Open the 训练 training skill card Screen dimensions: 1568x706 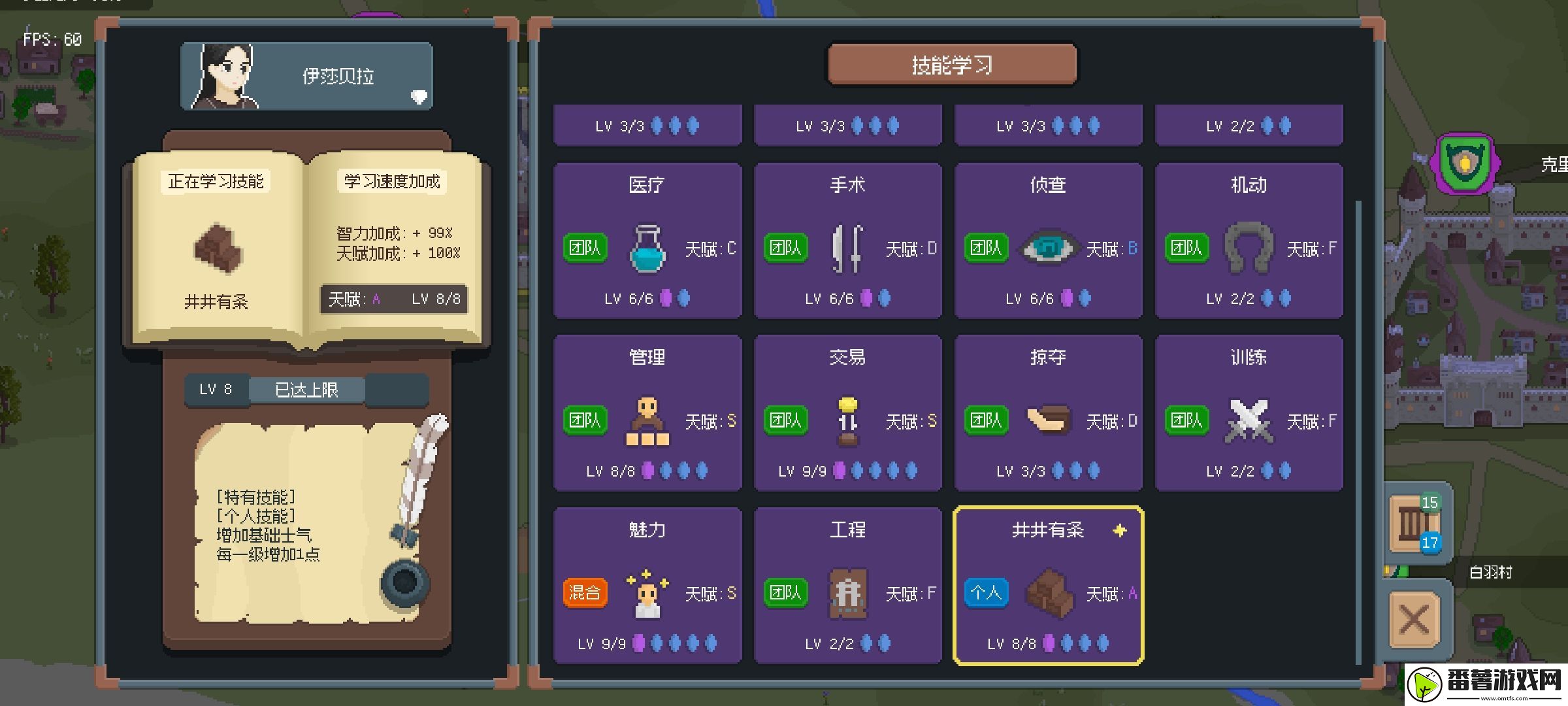coord(1249,412)
